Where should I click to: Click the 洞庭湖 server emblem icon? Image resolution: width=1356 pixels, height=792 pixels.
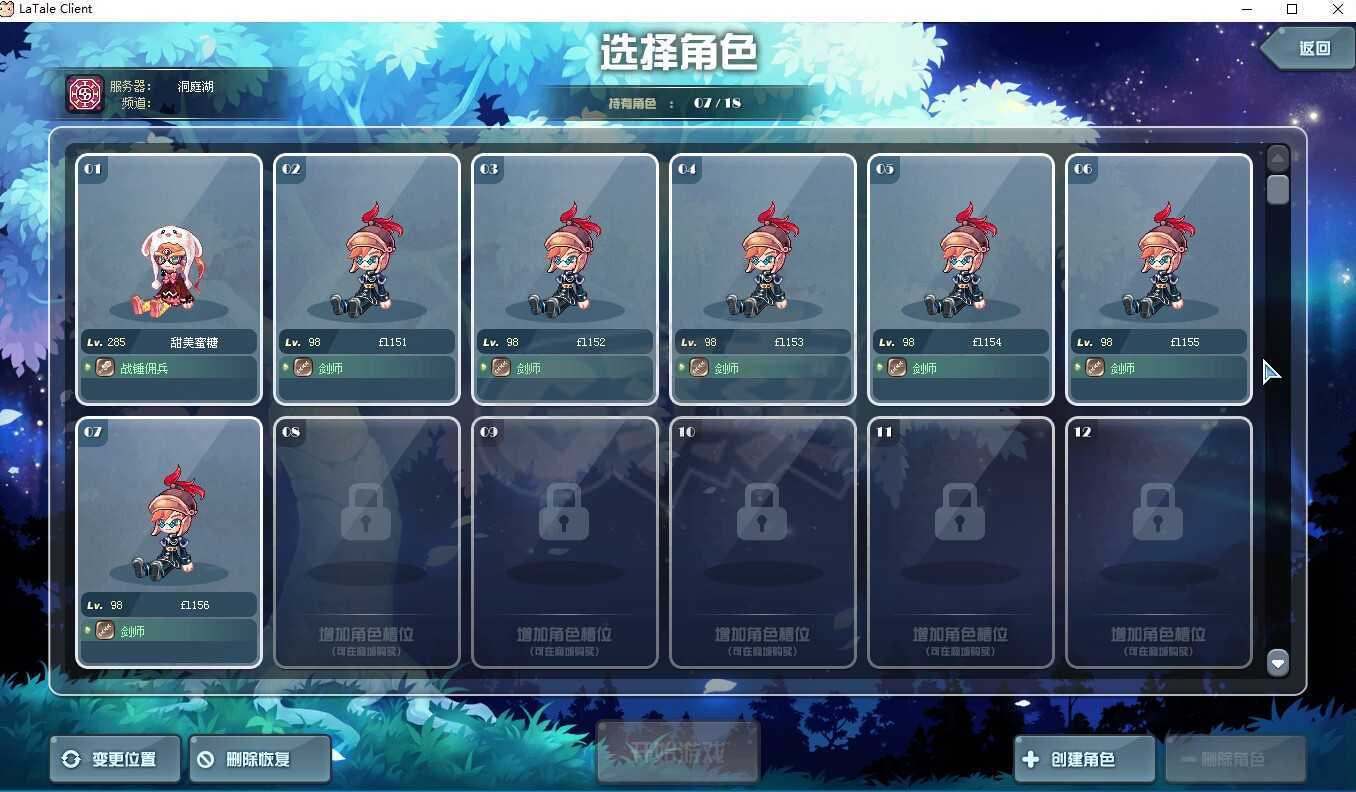pos(85,93)
